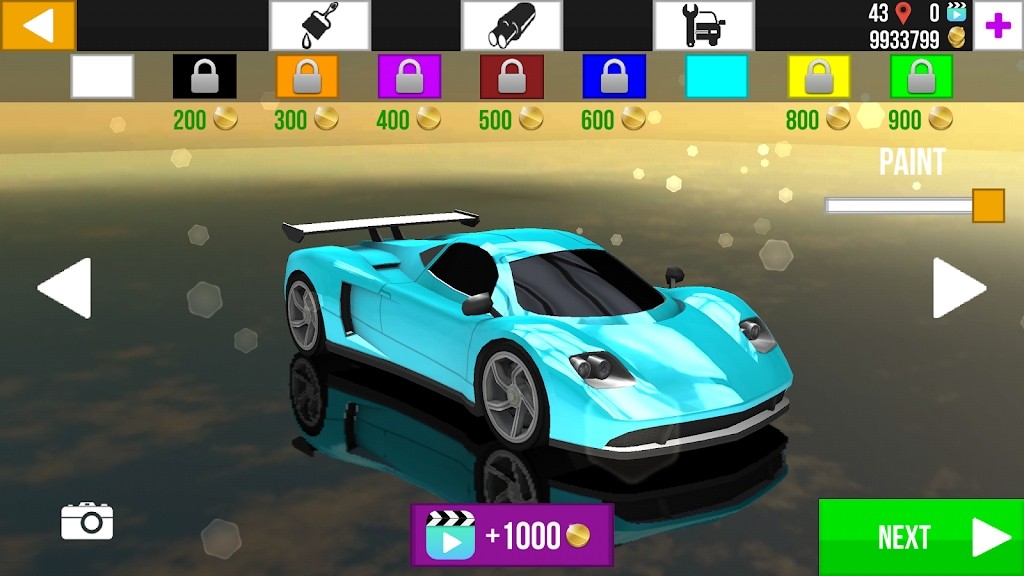The image size is (1024, 576).
Task: Click the orange Paint slider handle
Action: click(x=988, y=205)
